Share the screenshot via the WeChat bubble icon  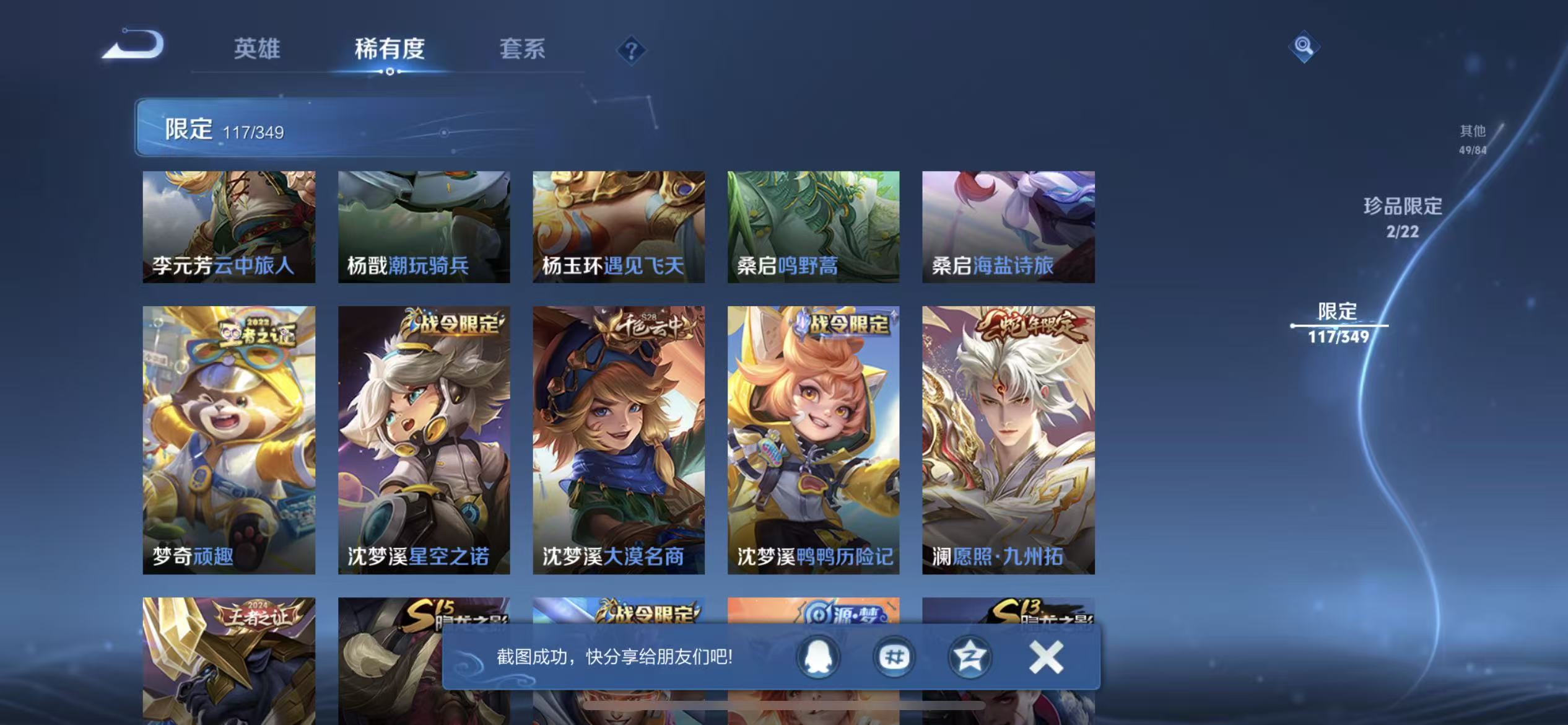[894, 658]
